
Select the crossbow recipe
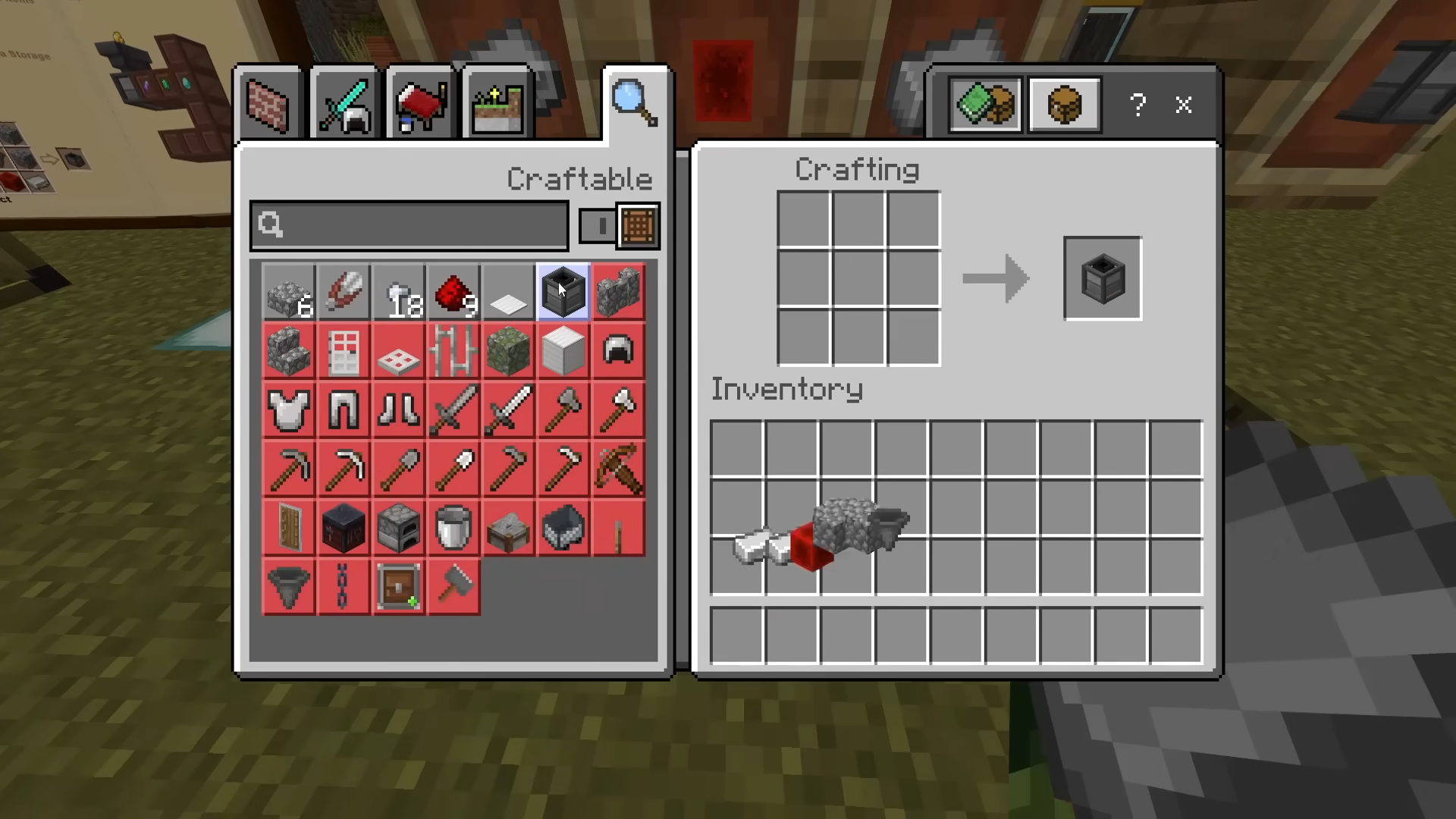pyautogui.click(x=618, y=469)
